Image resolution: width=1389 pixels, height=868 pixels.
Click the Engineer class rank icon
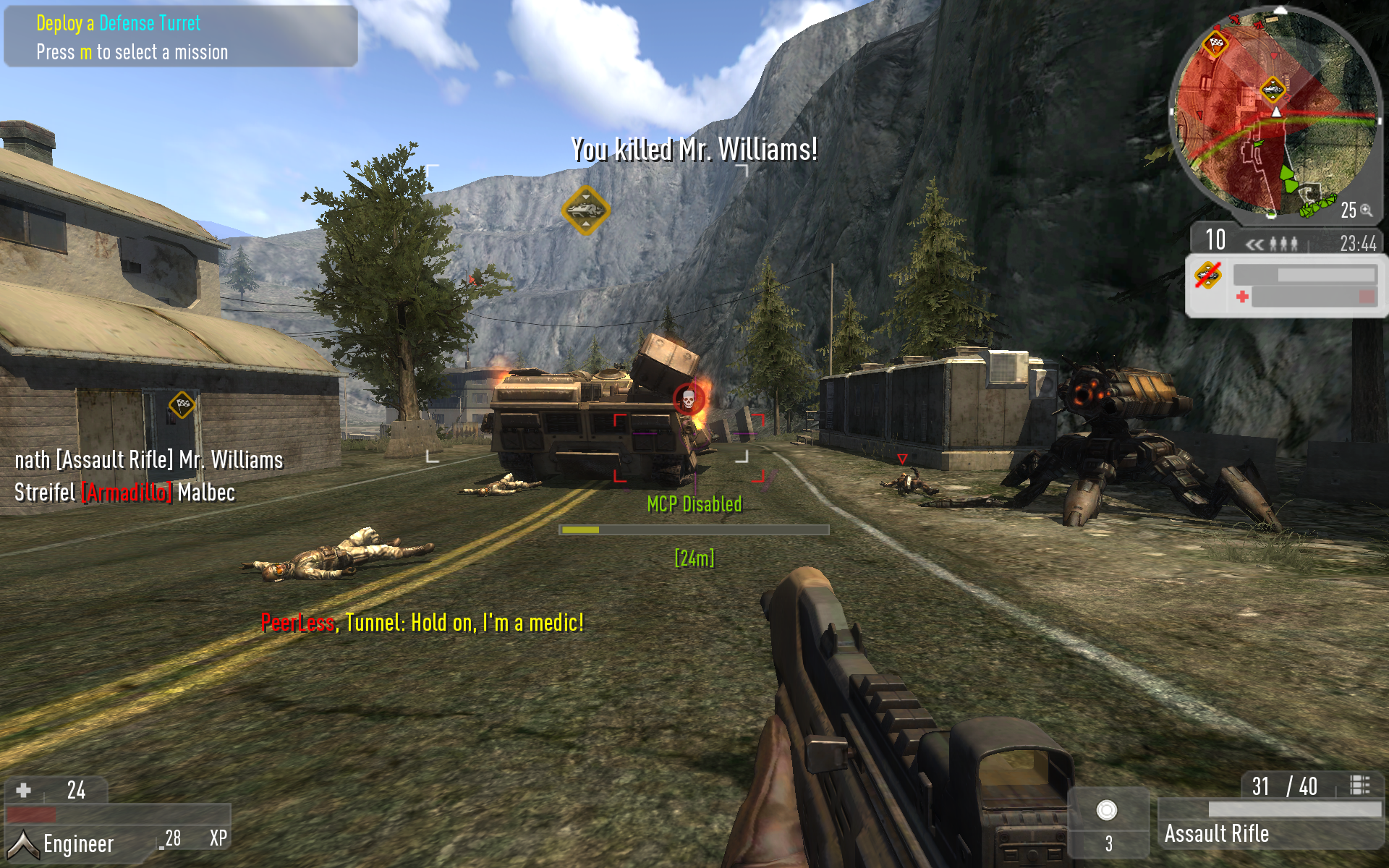pyautogui.click(x=22, y=843)
